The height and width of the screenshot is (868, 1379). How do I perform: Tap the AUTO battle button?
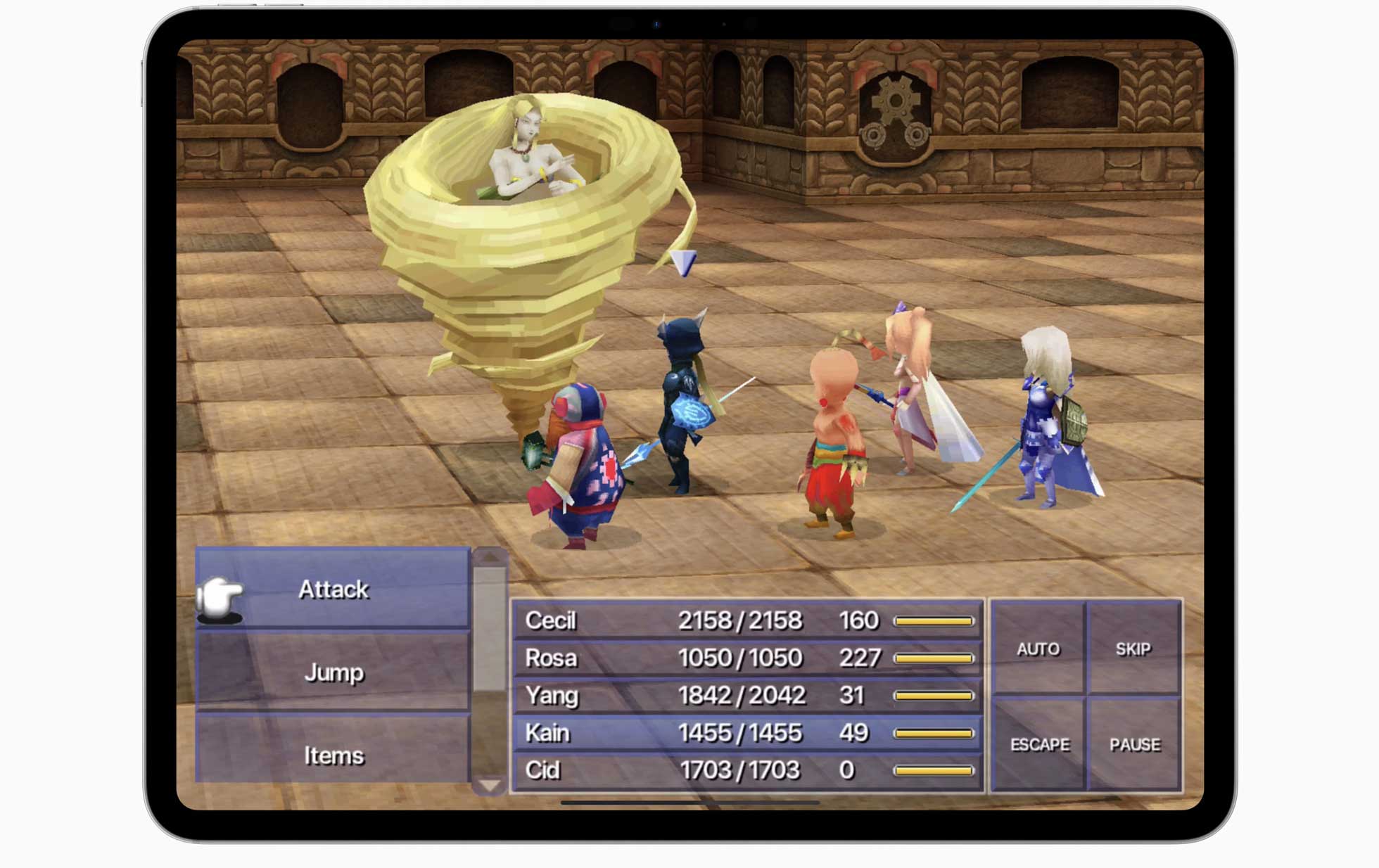[1038, 649]
